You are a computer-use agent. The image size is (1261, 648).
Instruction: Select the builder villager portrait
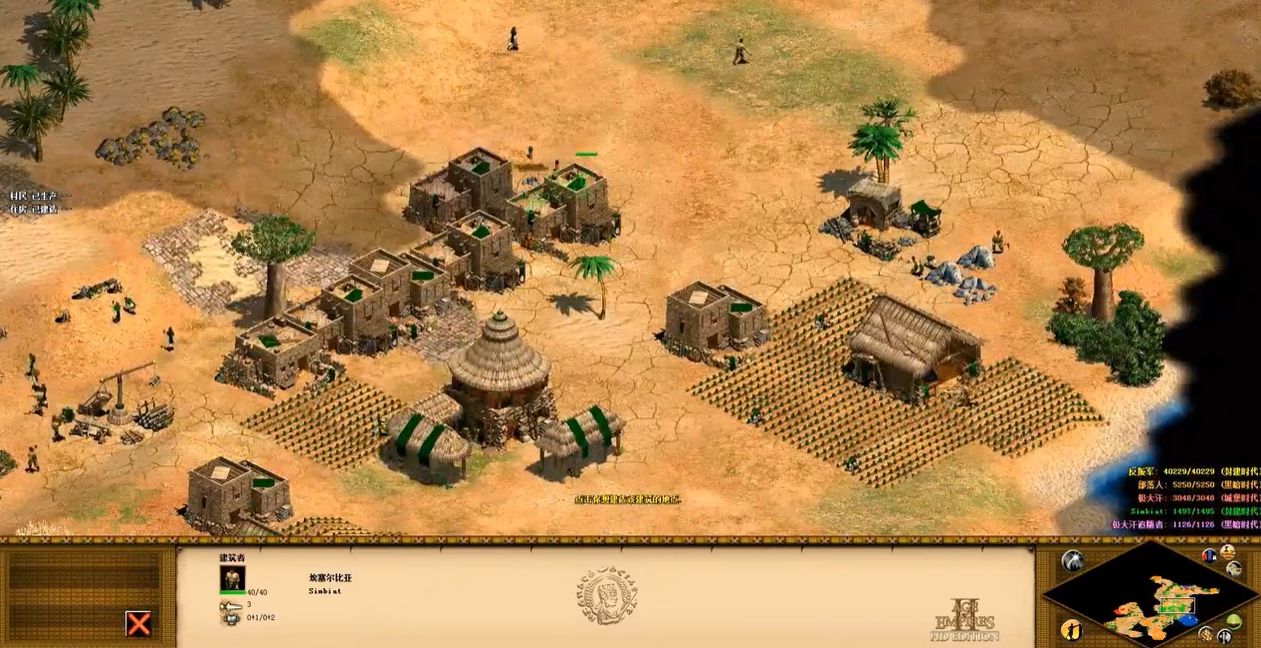pyautogui.click(x=232, y=579)
